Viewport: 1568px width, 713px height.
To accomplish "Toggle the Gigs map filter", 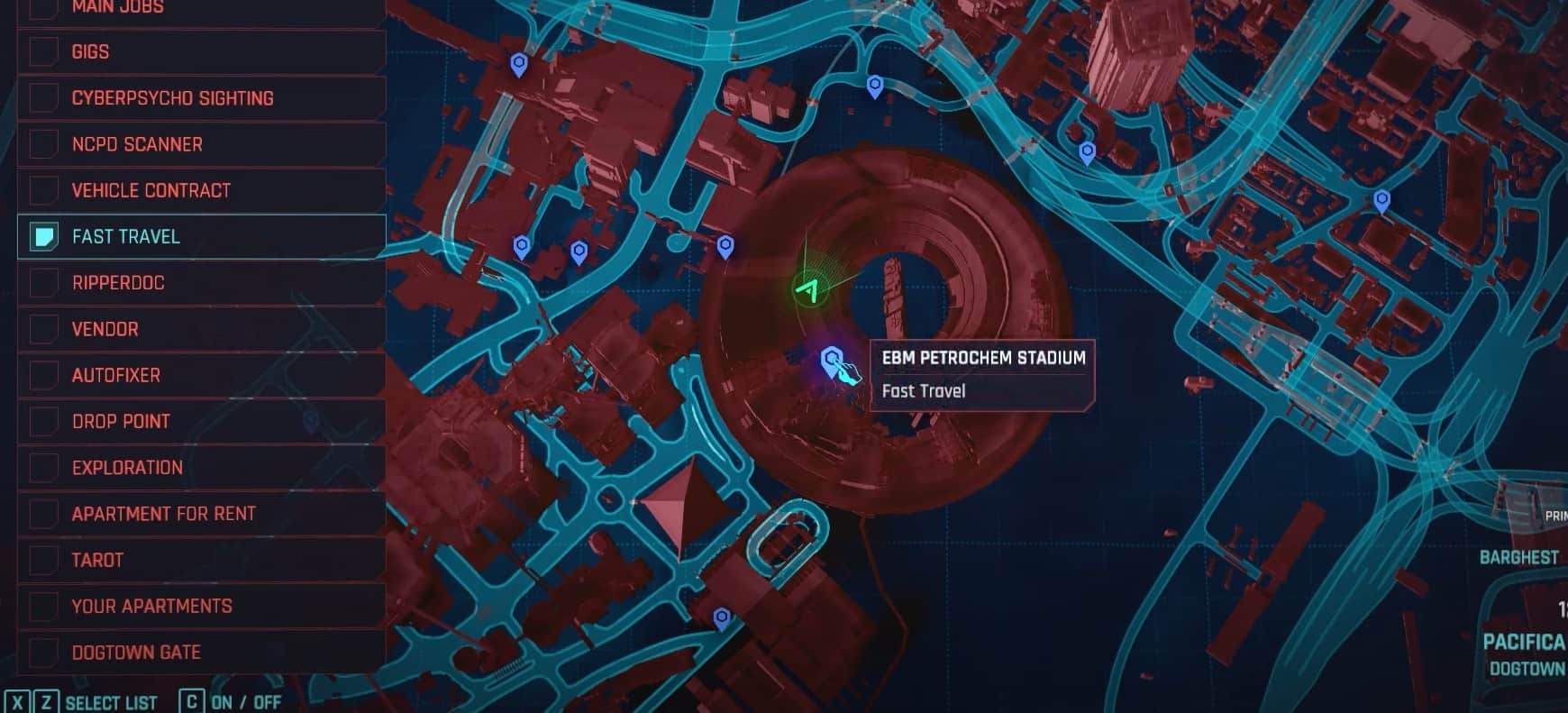I will coord(43,52).
